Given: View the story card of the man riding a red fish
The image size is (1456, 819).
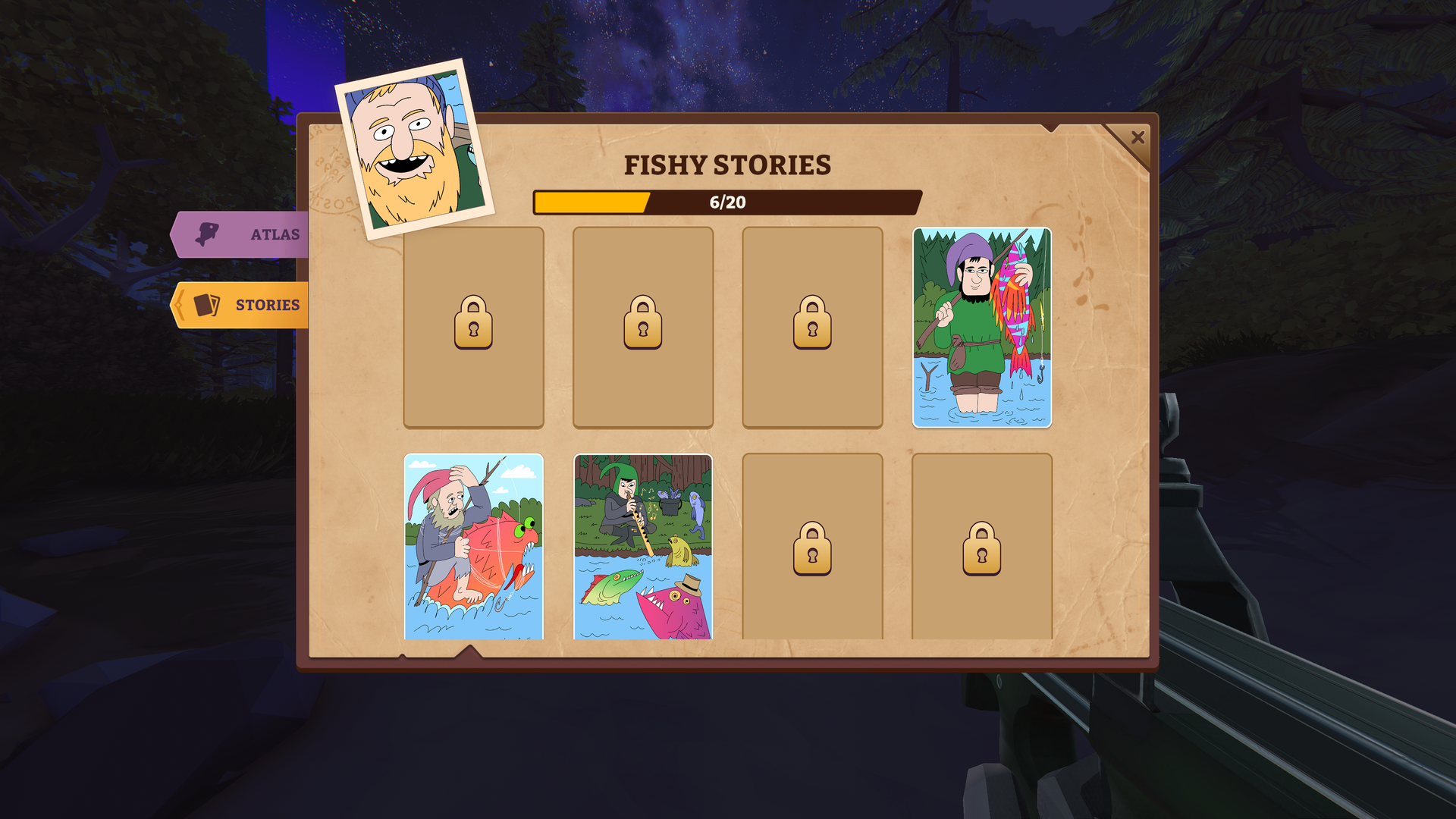Looking at the screenshot, I should [473, 546].
